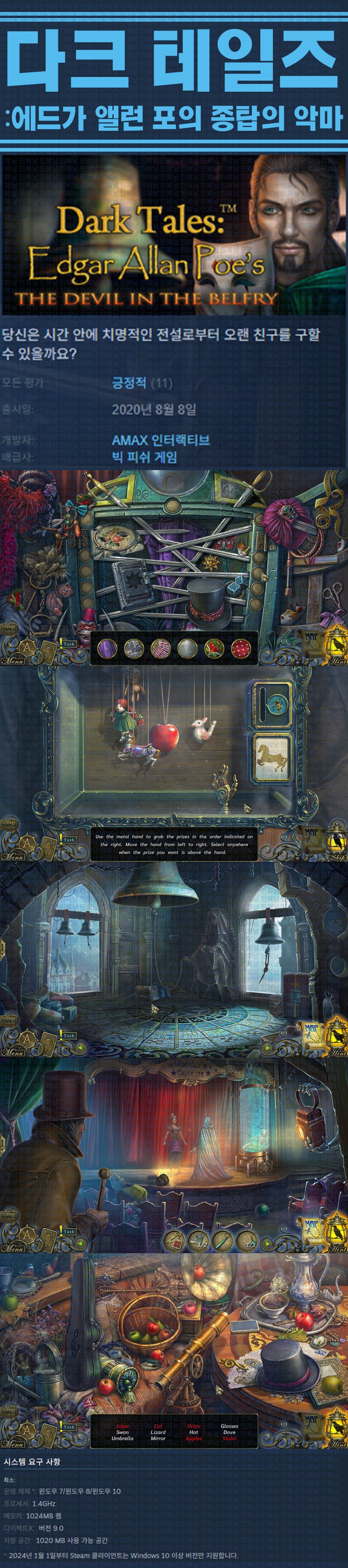Image resolution: width=348 pixels, height=1568 pixels.
Task: Pick the red polka-dot fabric swatch
Action: click(x=241, y=648)
